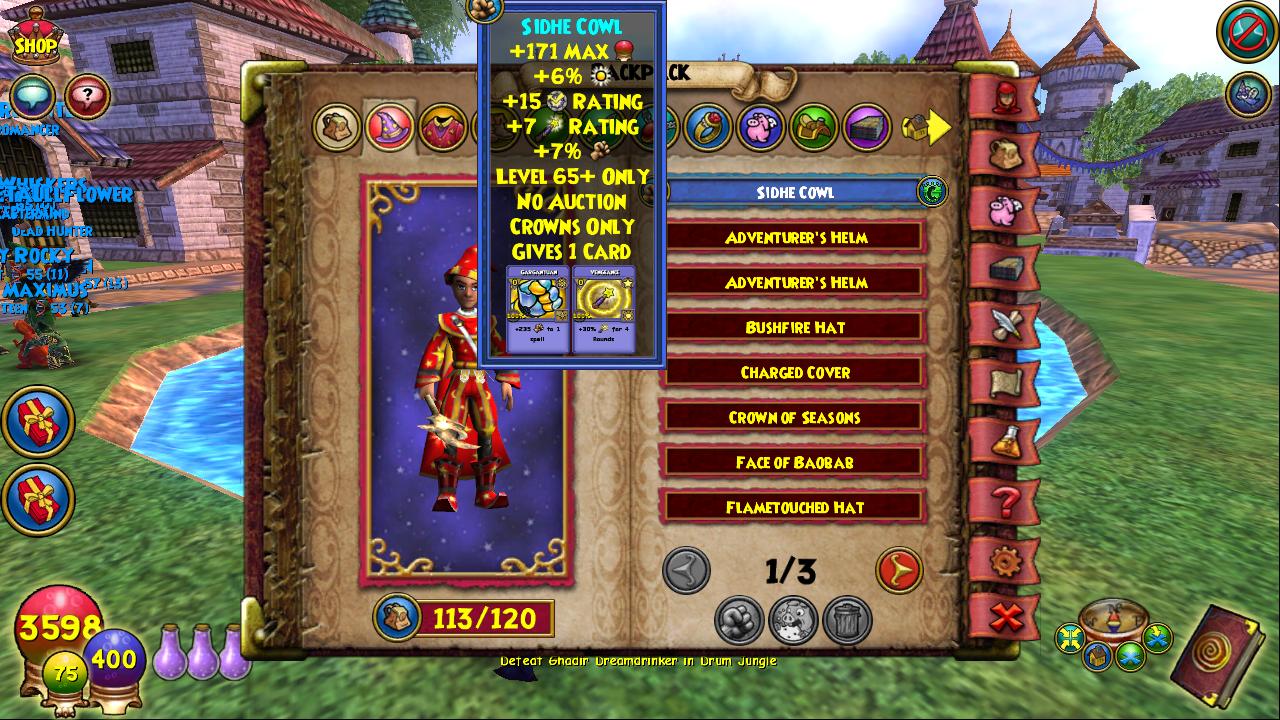The width and height of the screenshot is (1280, 720).
Task: Open the decks category tab
Action: (867, 128)
